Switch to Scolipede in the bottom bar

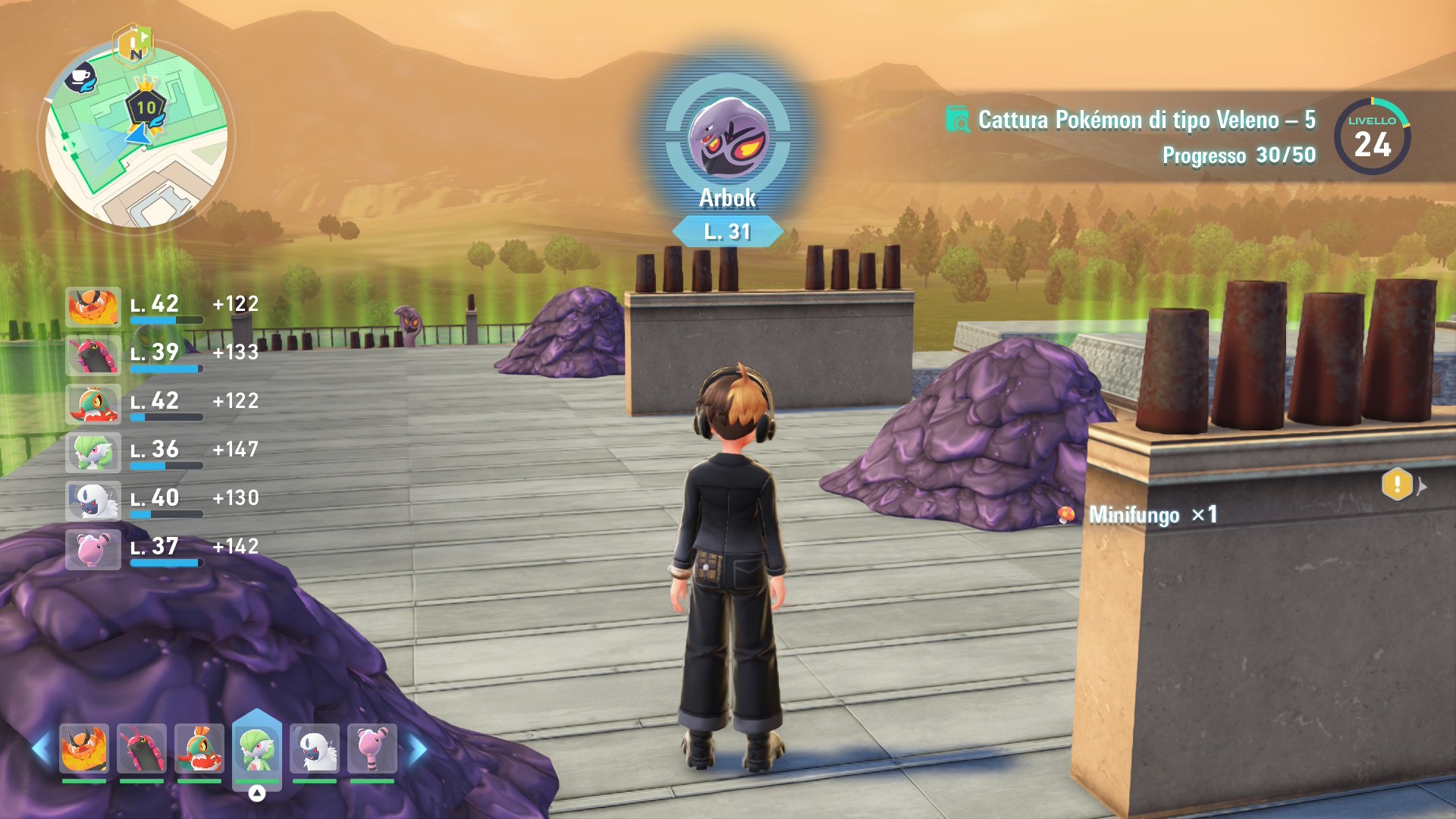pyautogui.click(x=142, y=748)
